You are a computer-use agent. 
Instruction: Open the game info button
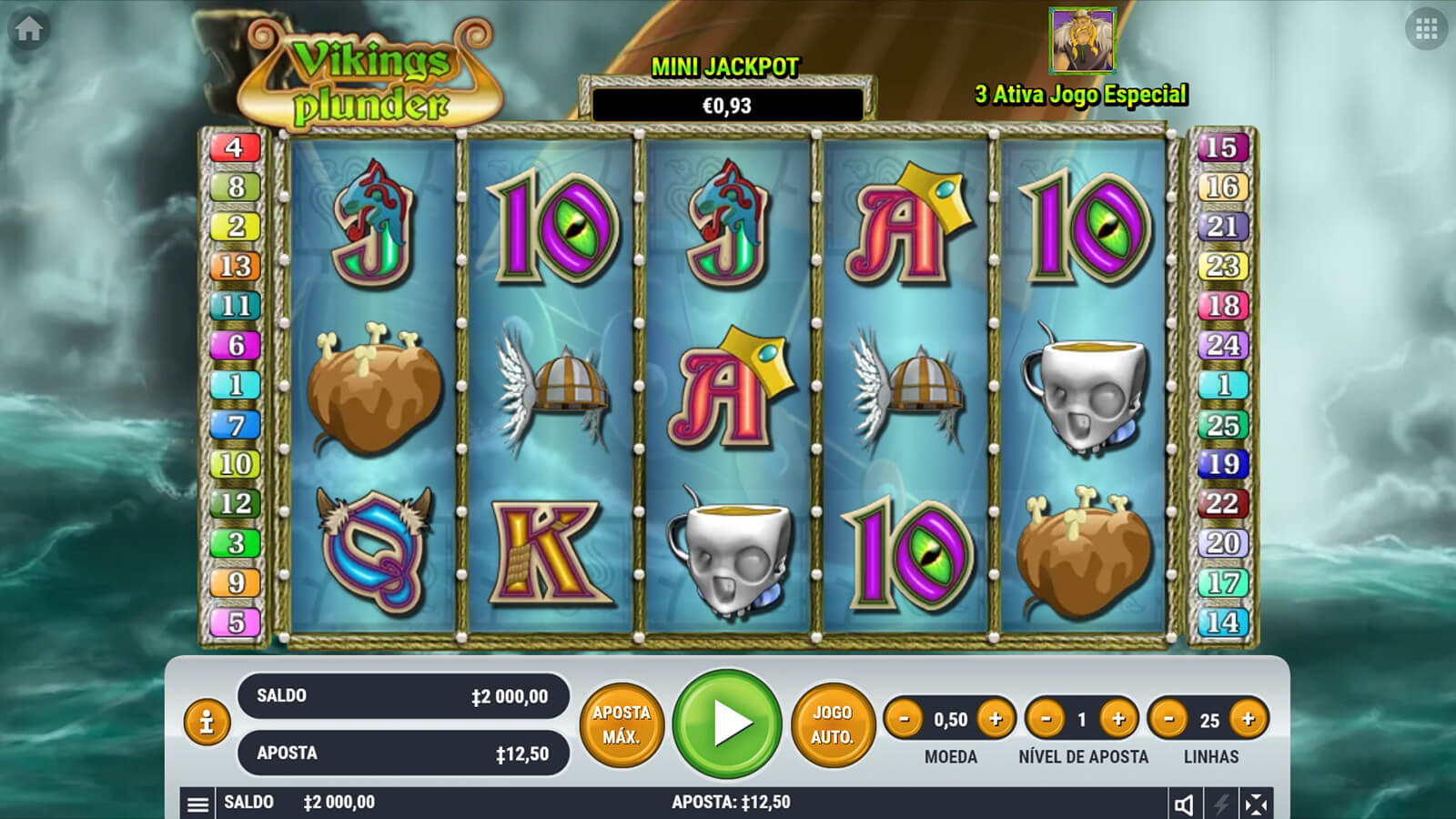pyautogui.click(x=207, y=723)
